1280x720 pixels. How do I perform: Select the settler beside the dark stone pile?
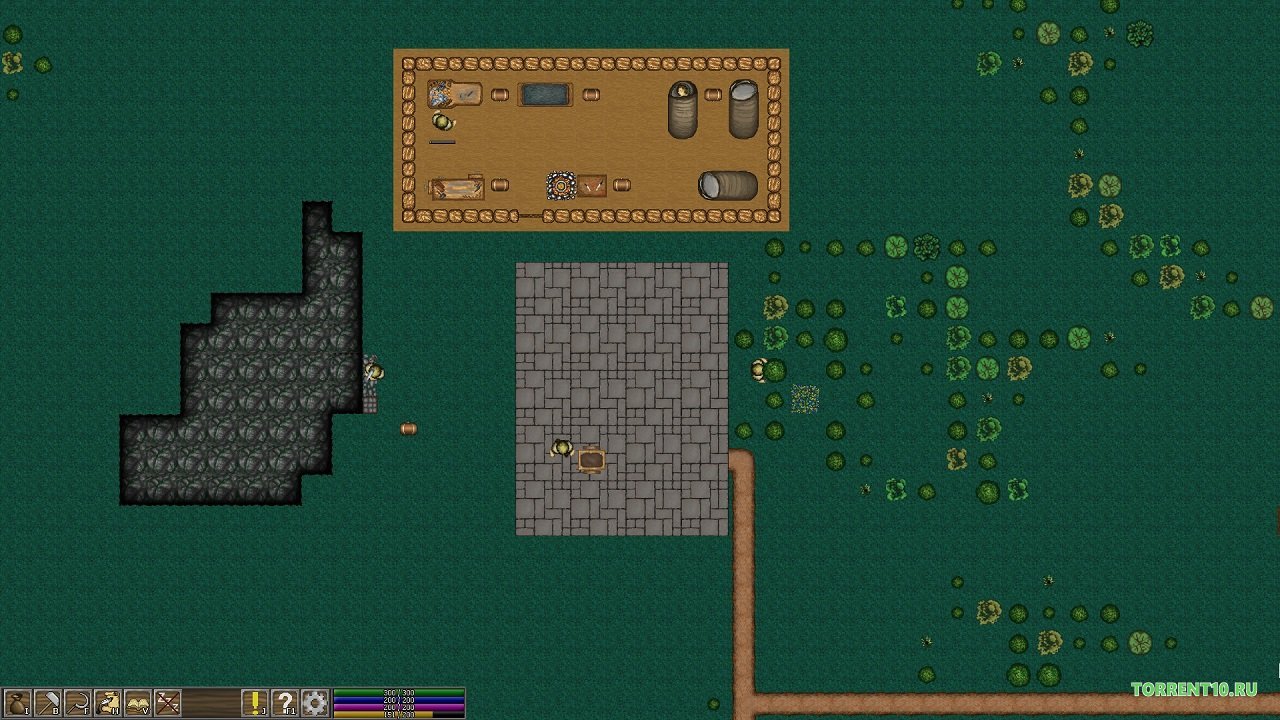[375, 373]
